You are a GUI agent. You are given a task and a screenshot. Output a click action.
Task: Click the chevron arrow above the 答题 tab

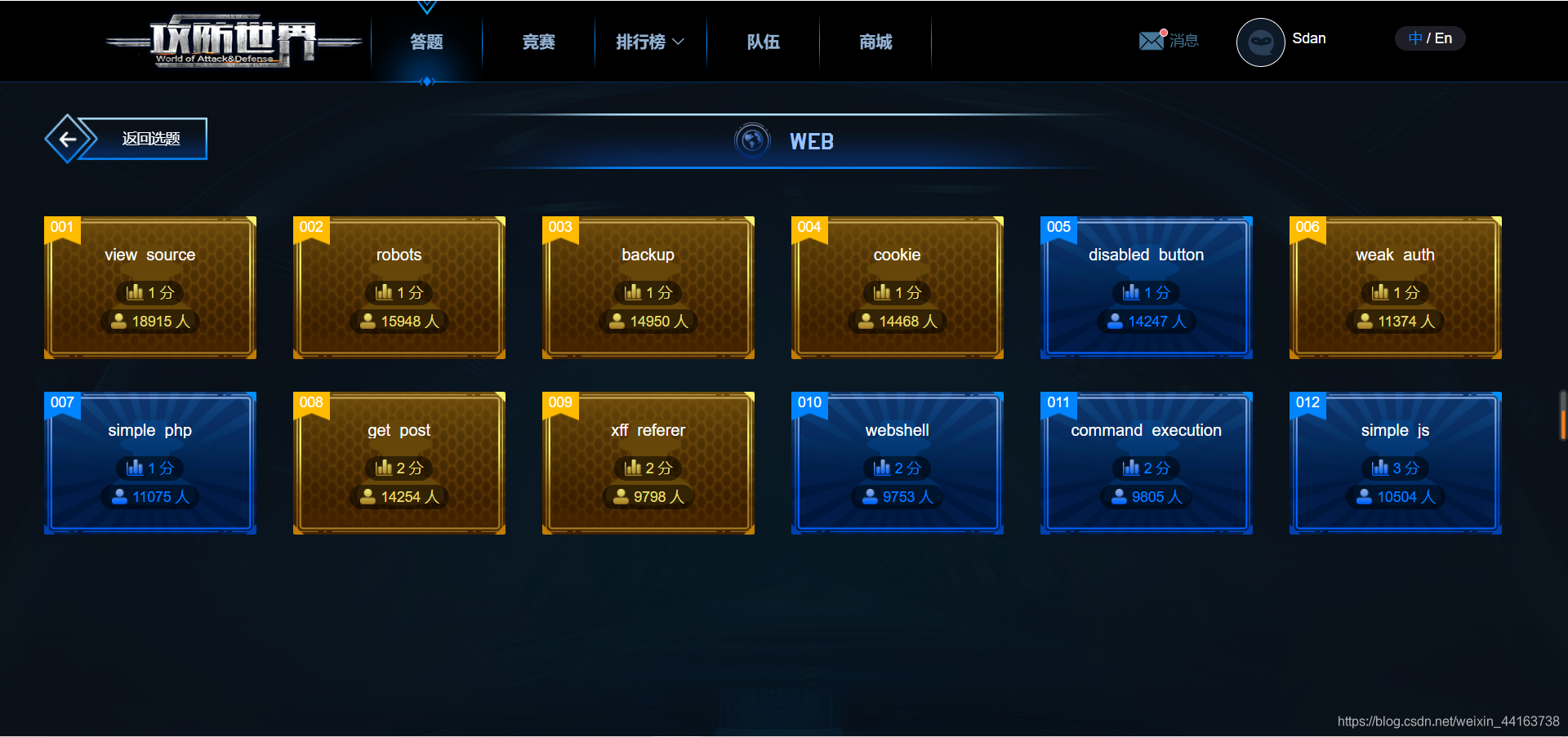(427, 7)
